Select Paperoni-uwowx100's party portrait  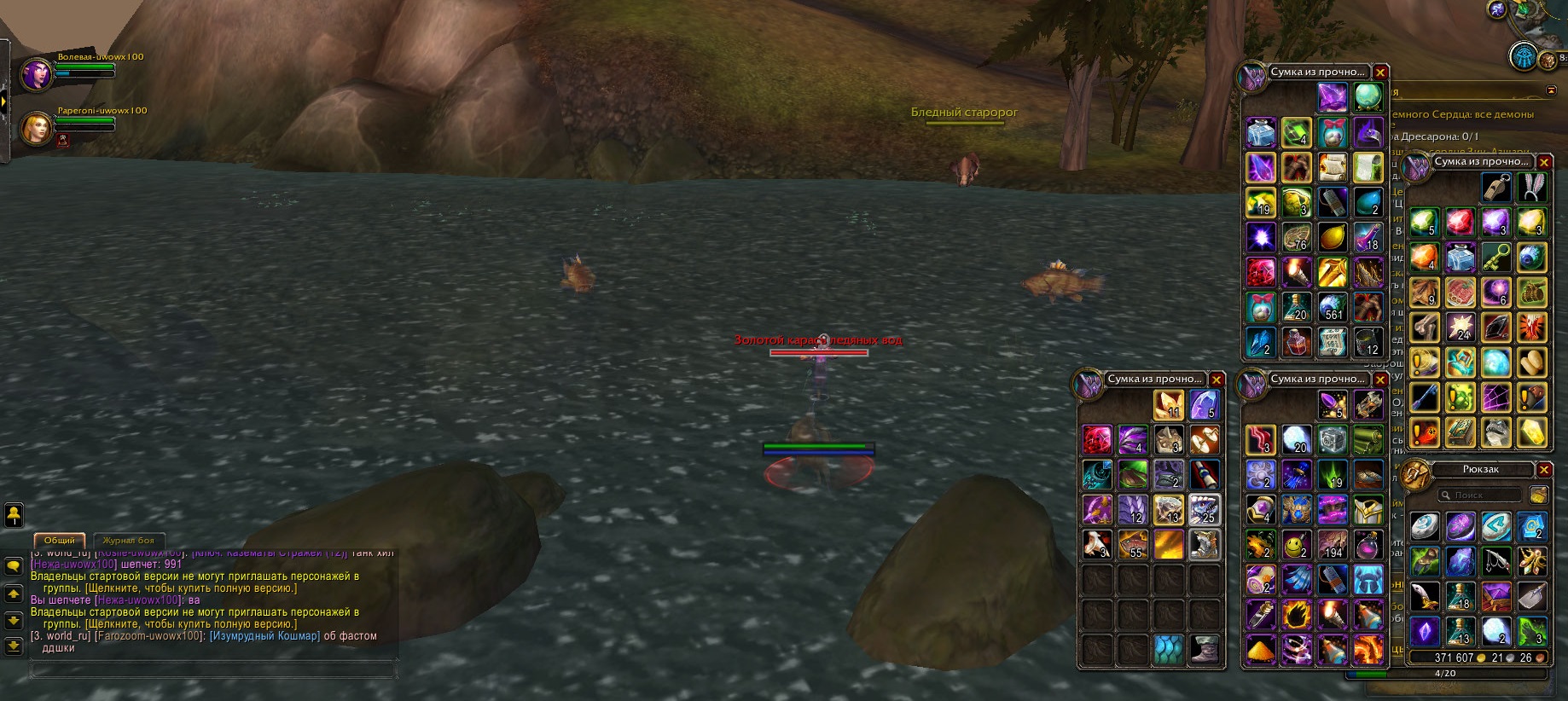tap(37, 128)
